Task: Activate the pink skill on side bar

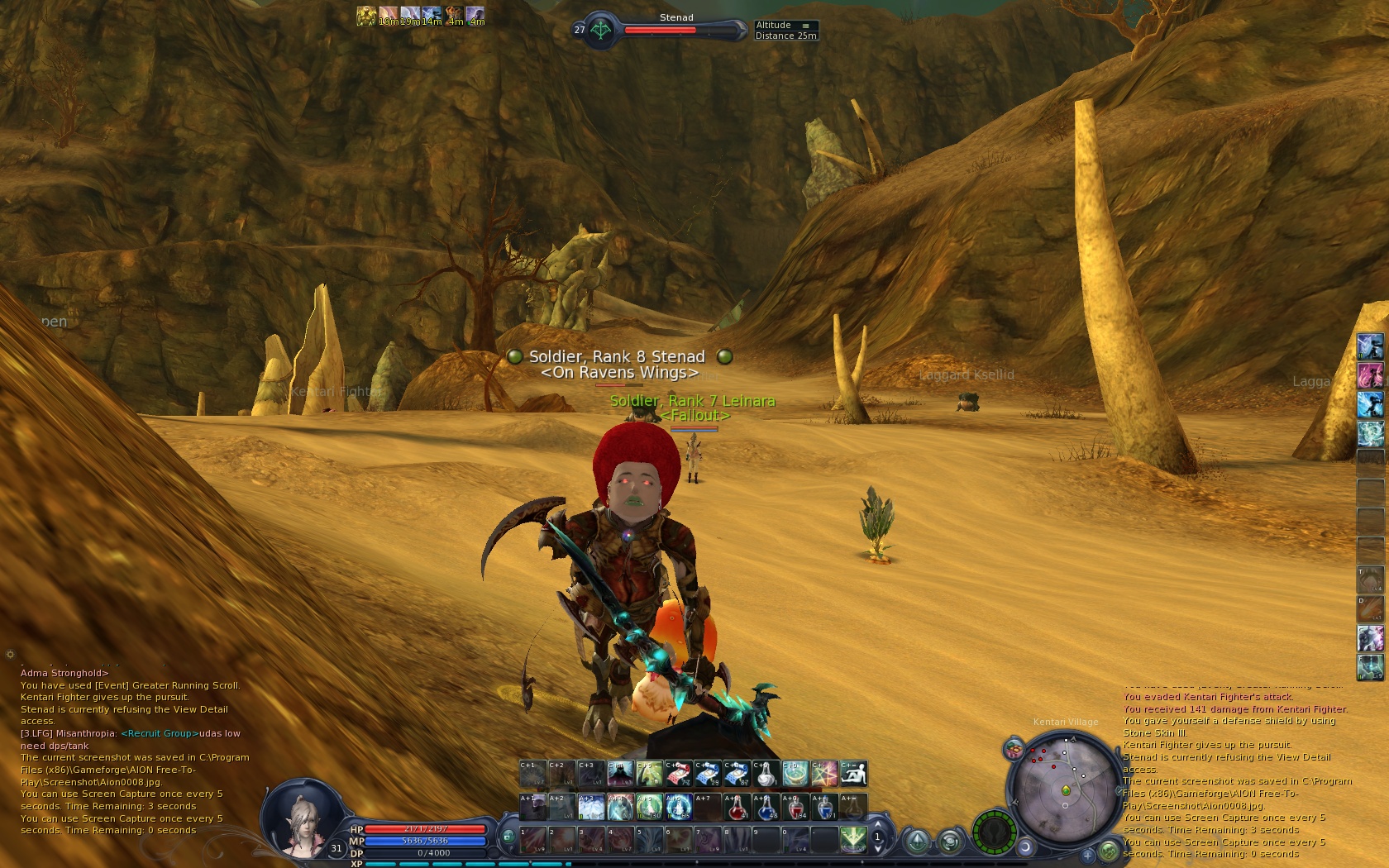Action: pos(1370,375)
